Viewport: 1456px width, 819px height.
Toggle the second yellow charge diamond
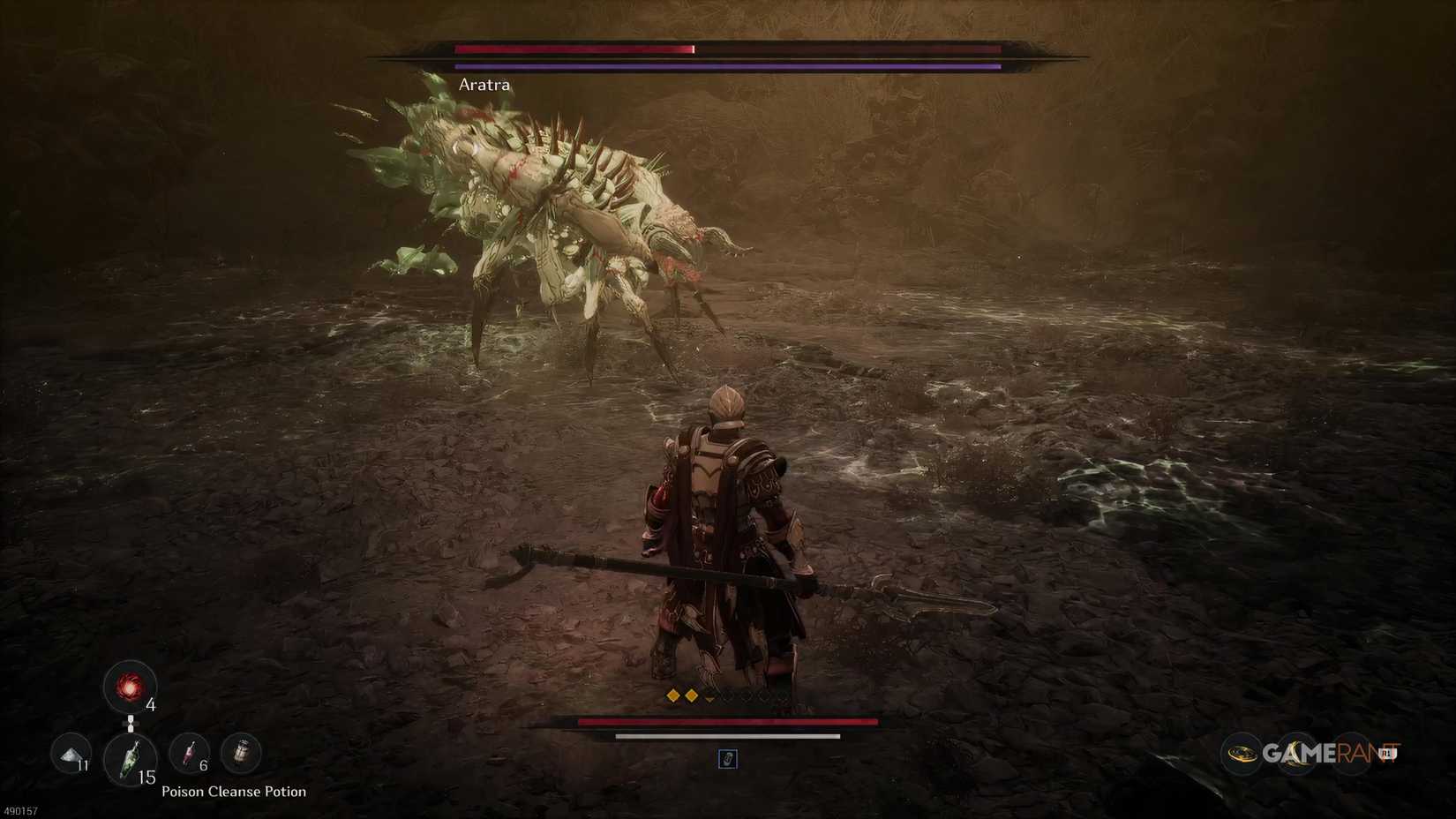(x=692, y=695)
